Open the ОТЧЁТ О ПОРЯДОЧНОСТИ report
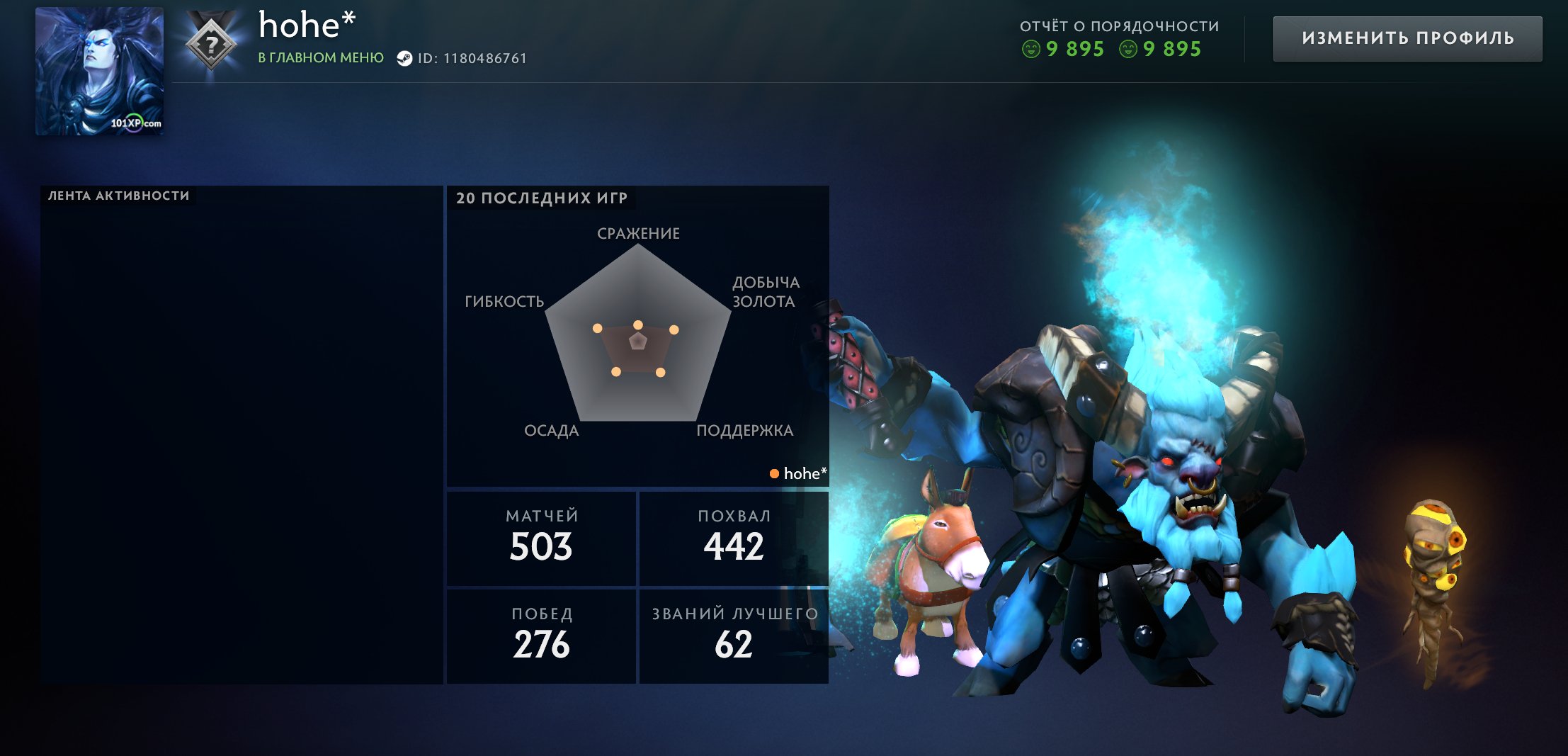1568x756 pixels. (1119, 26)
